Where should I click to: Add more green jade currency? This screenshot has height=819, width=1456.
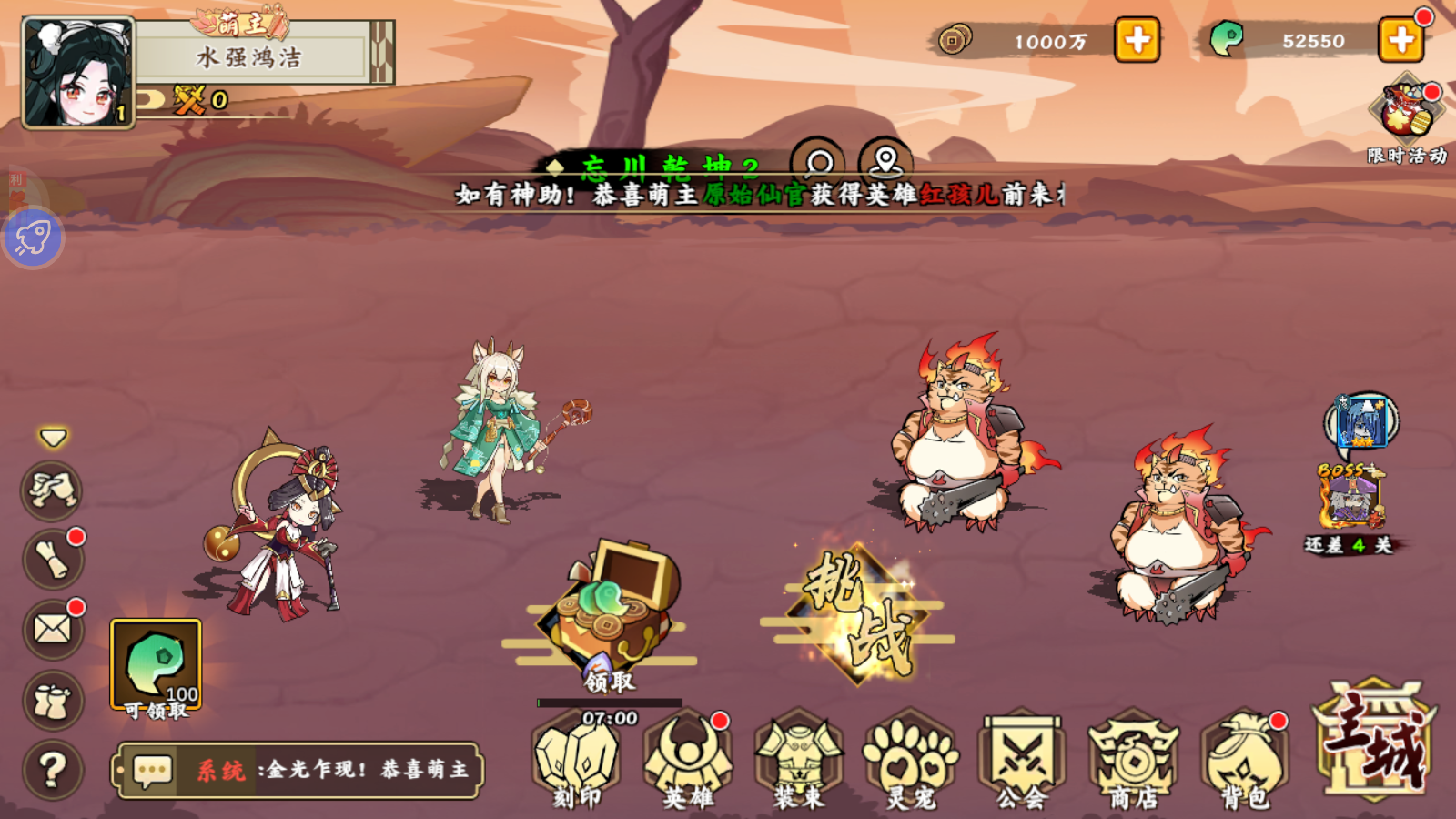click(x=1400, y=40)
